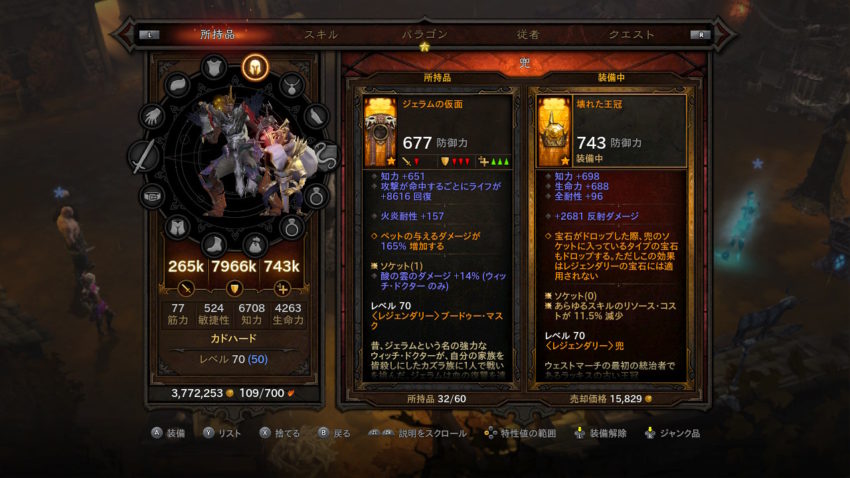Open the パラゴン tab
This screenshot has width=850, height=478.
coord(424,34)
